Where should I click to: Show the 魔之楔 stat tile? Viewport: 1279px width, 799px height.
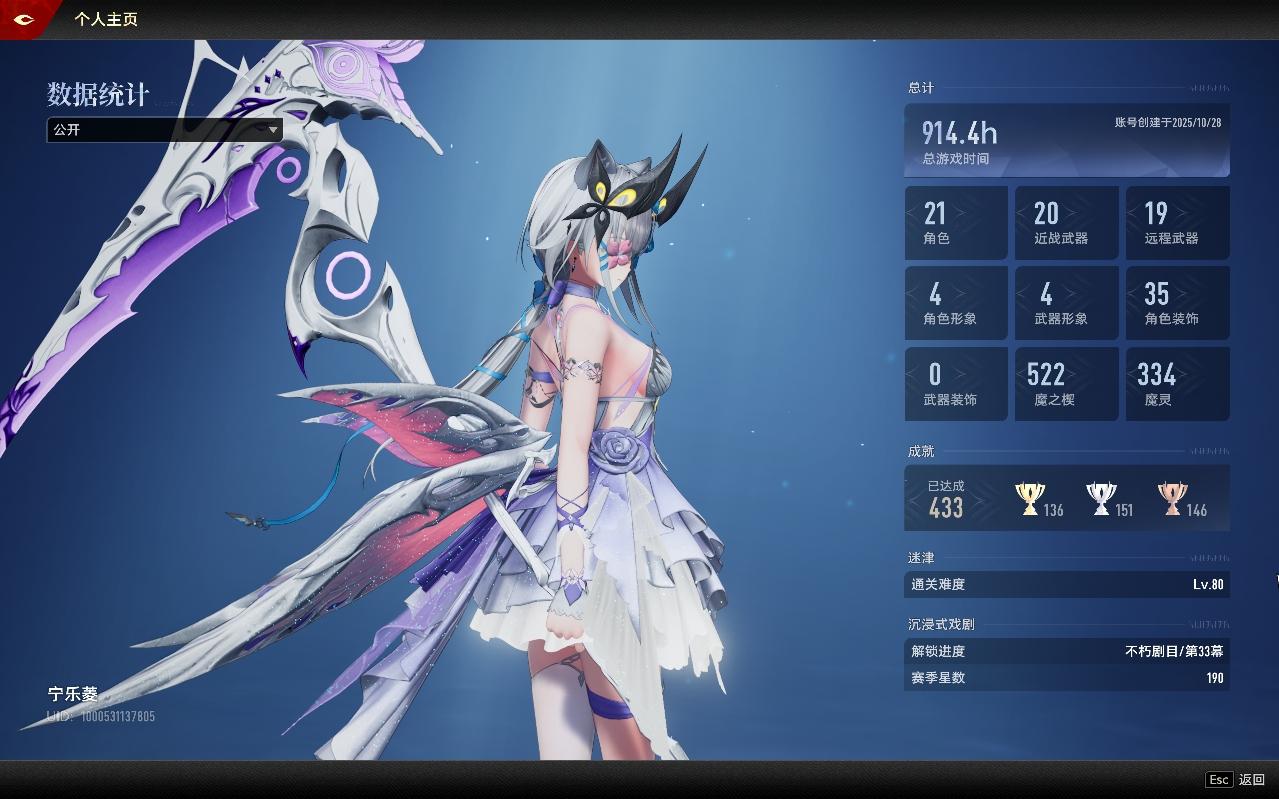tap(1066, 384)
